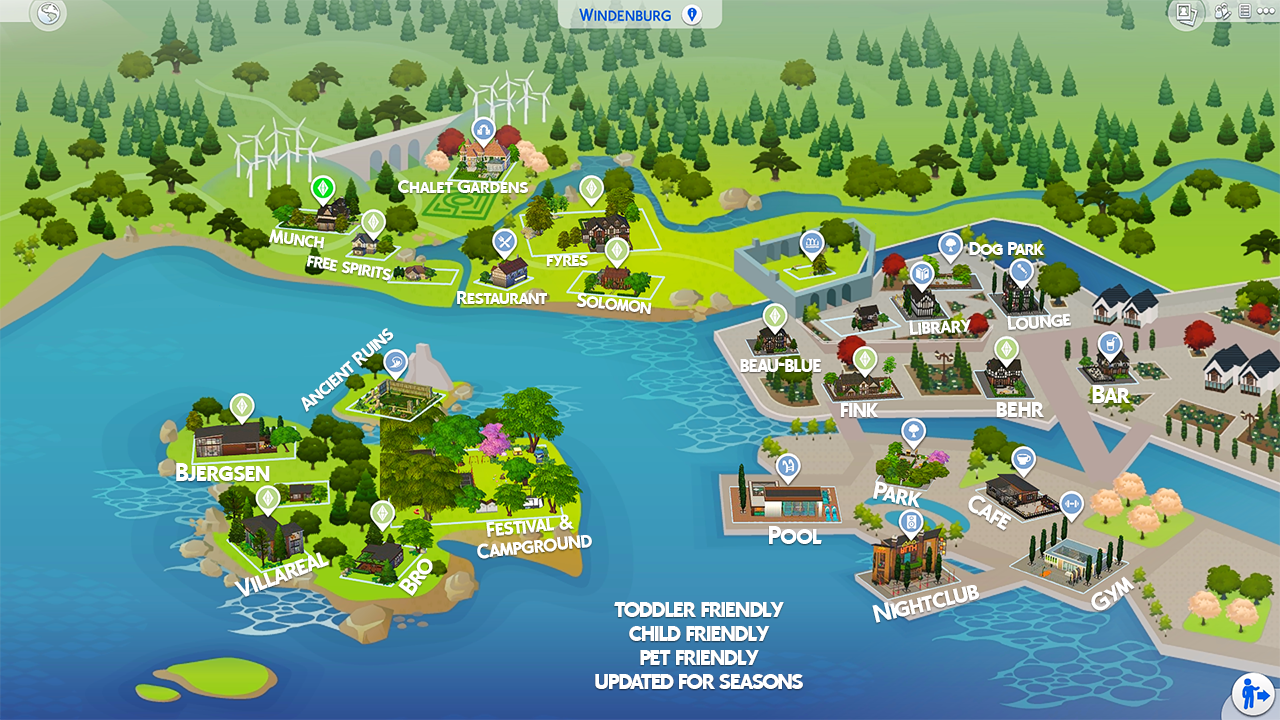
Task: Choose the Cafe coffee cup marker
Action: click(1022, 460)
